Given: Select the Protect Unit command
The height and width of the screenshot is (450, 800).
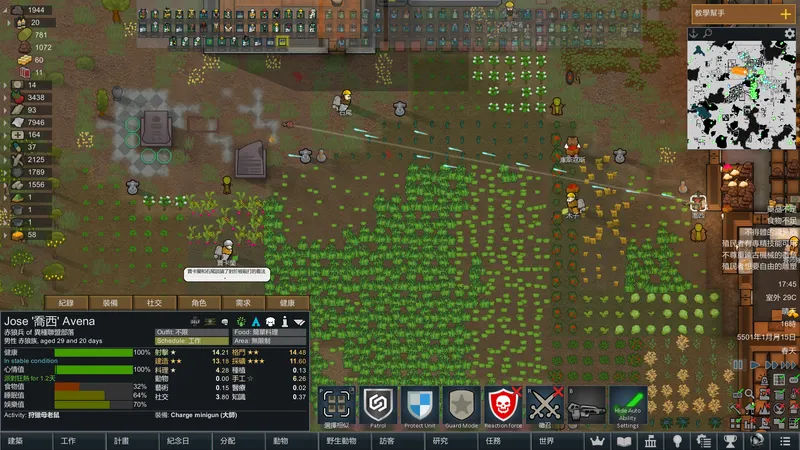Looking at the screenshot, I should [420, 407].
